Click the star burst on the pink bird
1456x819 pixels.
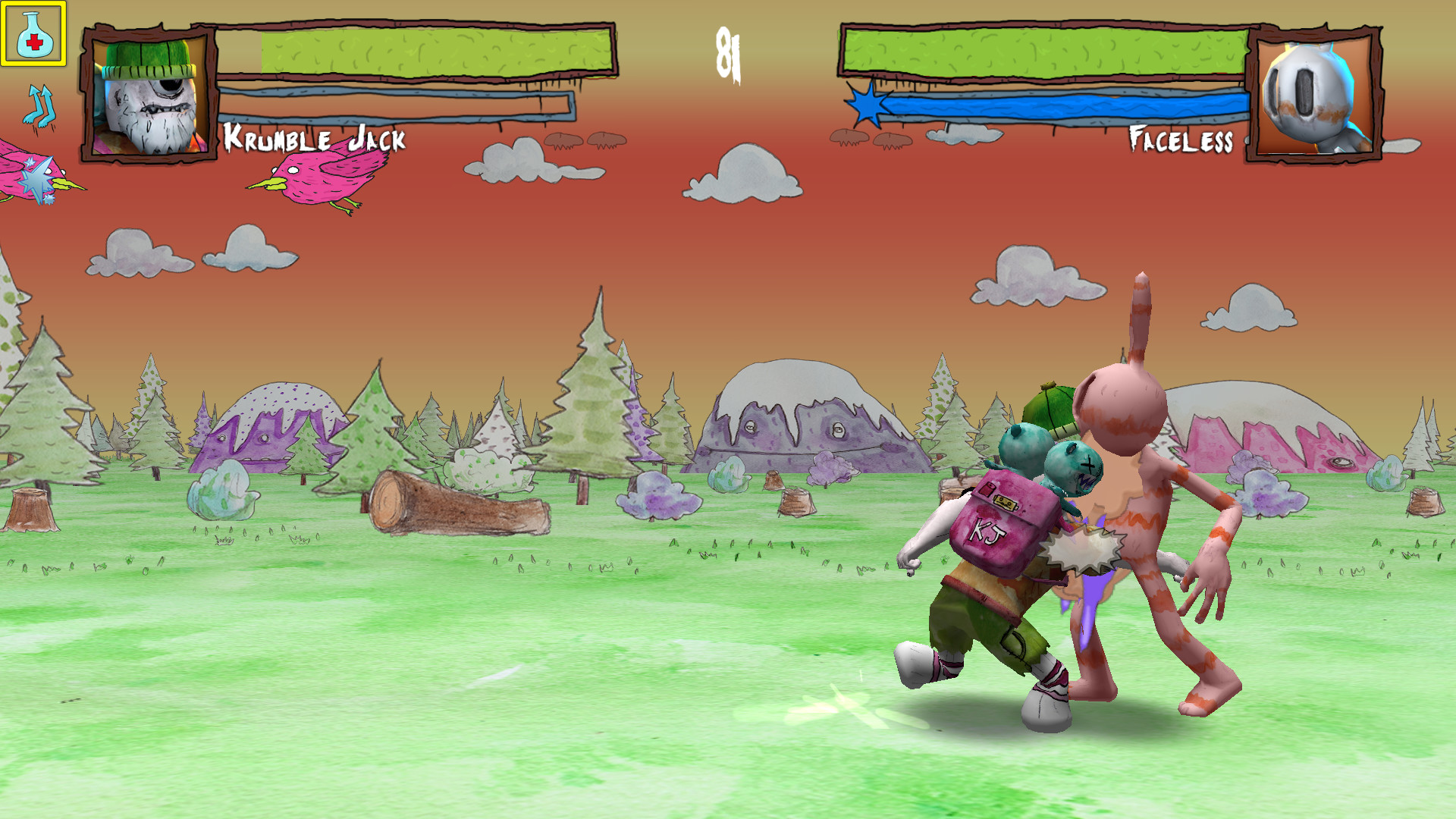click(x=34, y=178)
